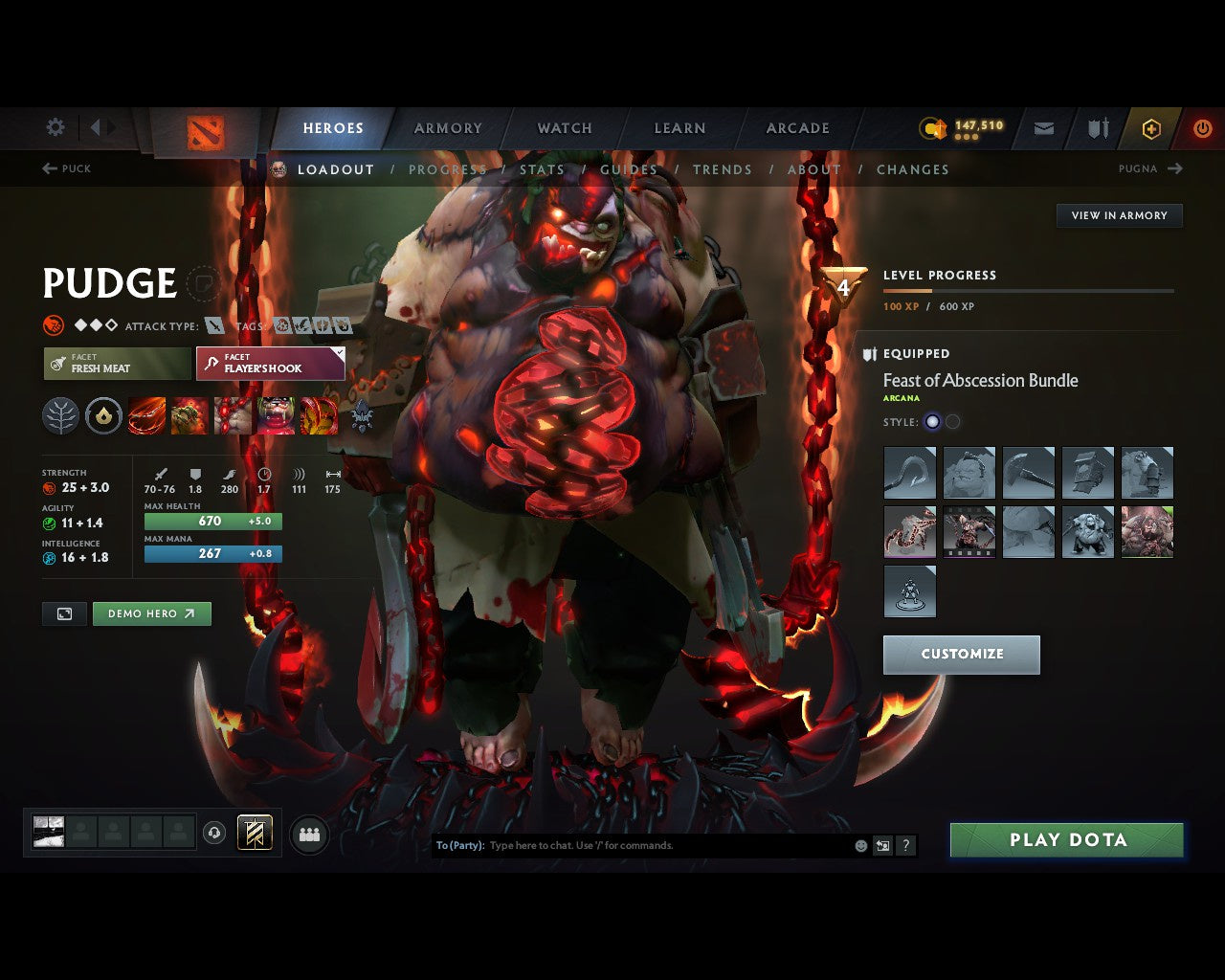Image resolution: width=1225 pixels, height=980 pixels.
Task: Go to next hero Pugna
Action: click(x=1149, y=168)
